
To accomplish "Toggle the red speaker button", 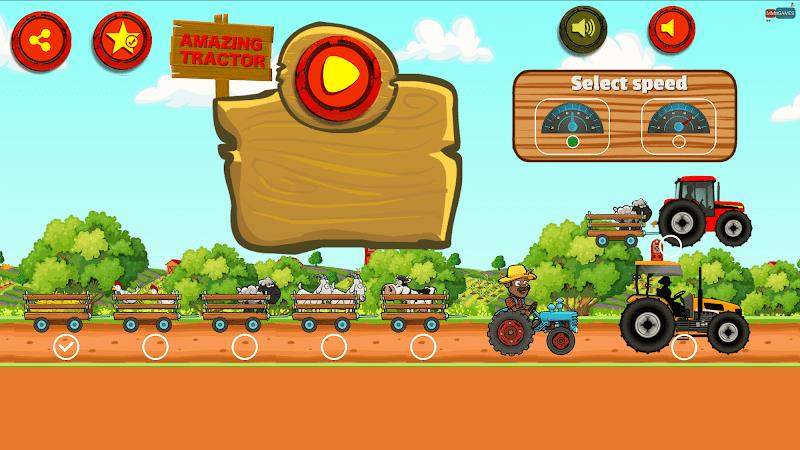I will click(x=670, y=29).
